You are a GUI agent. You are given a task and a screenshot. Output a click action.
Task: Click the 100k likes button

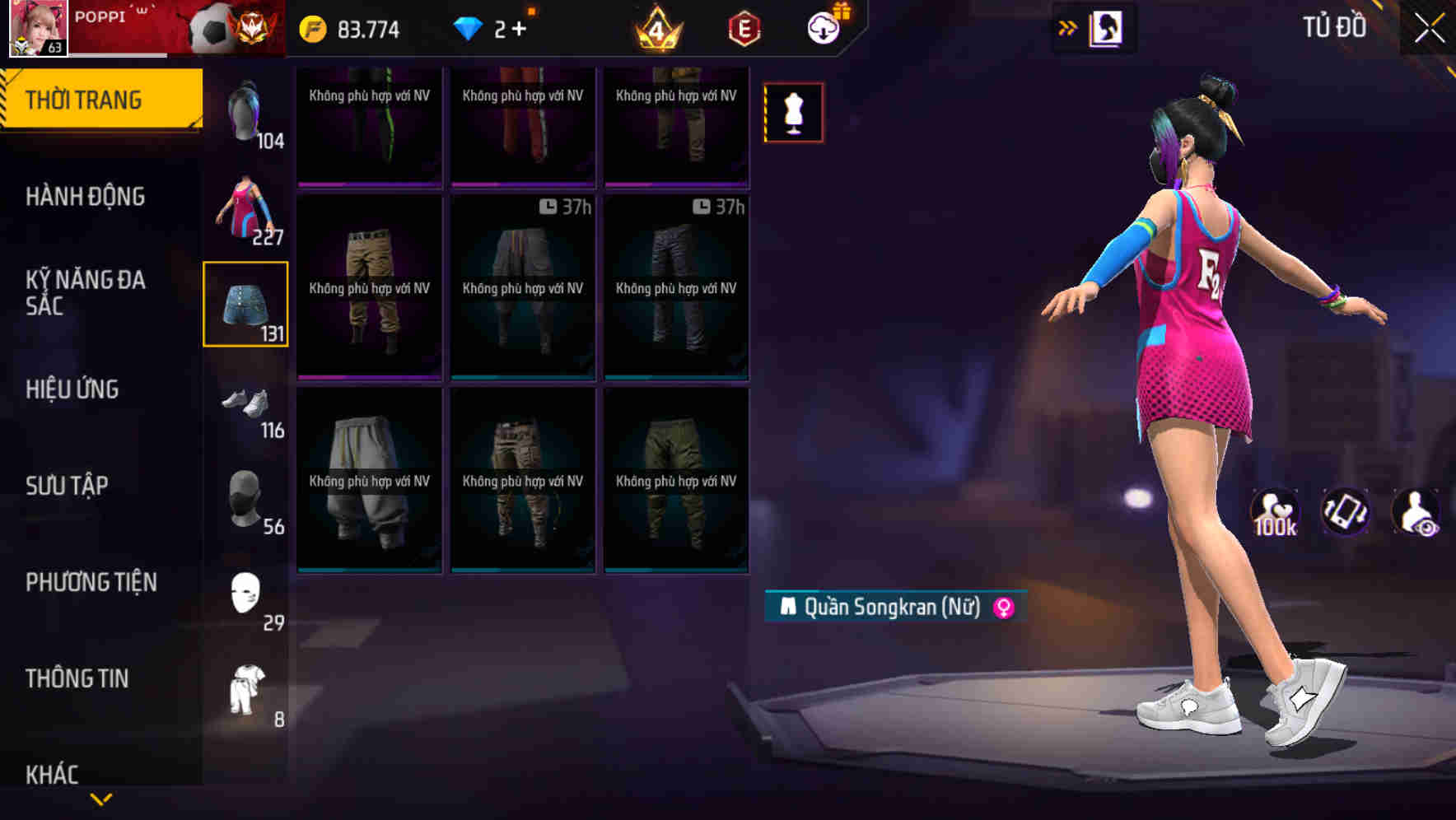pos(1275,512)
